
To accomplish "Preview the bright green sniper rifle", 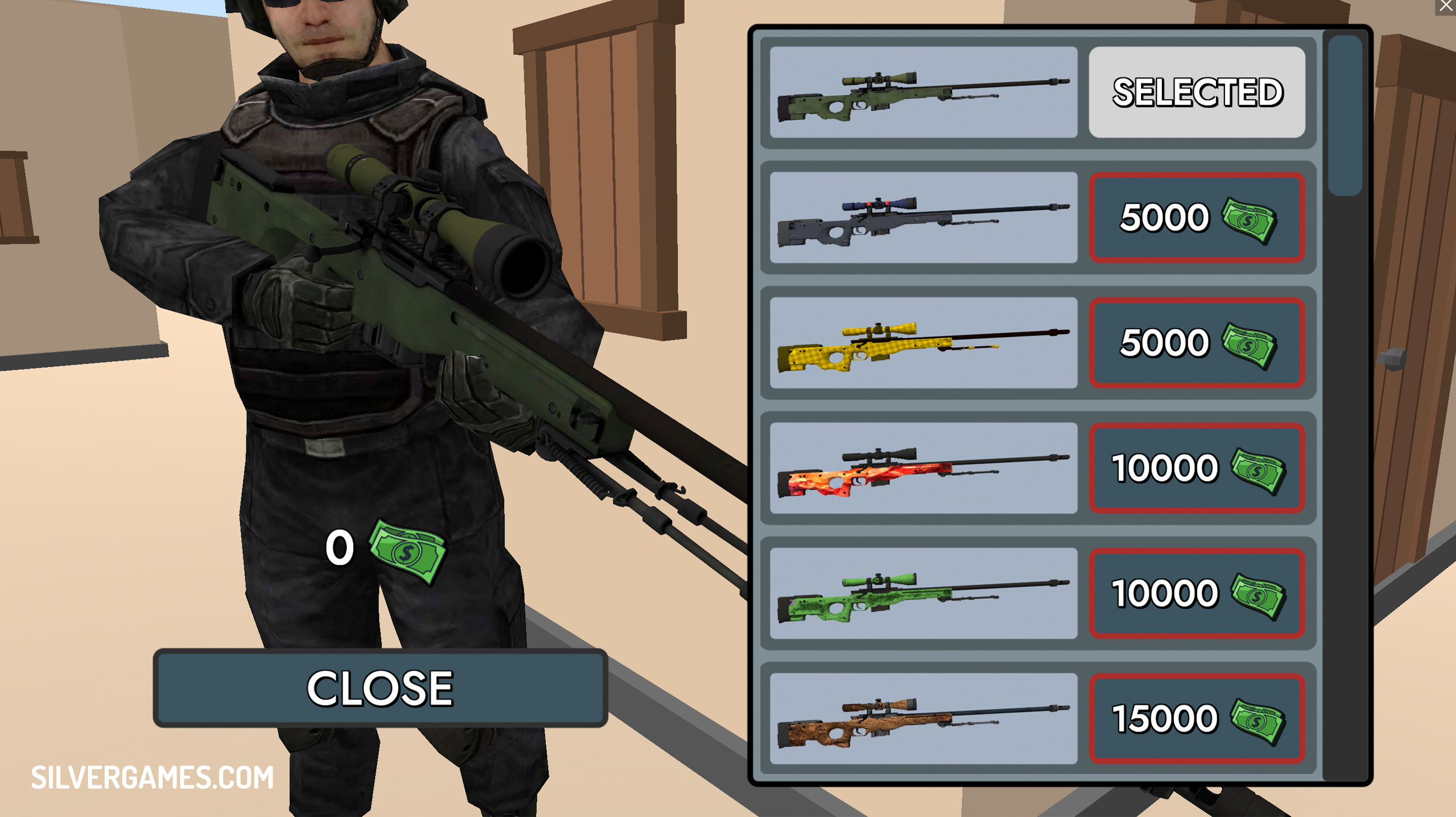I will pos(923,594).
